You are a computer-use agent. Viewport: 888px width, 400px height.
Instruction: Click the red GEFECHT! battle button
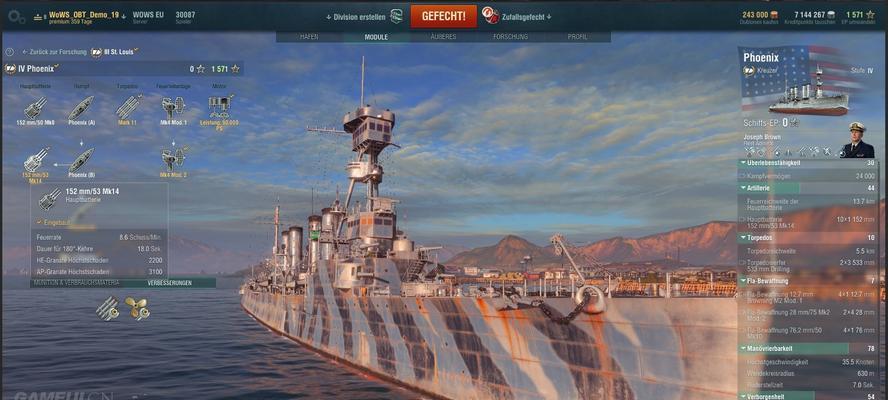tap(443, 16)
